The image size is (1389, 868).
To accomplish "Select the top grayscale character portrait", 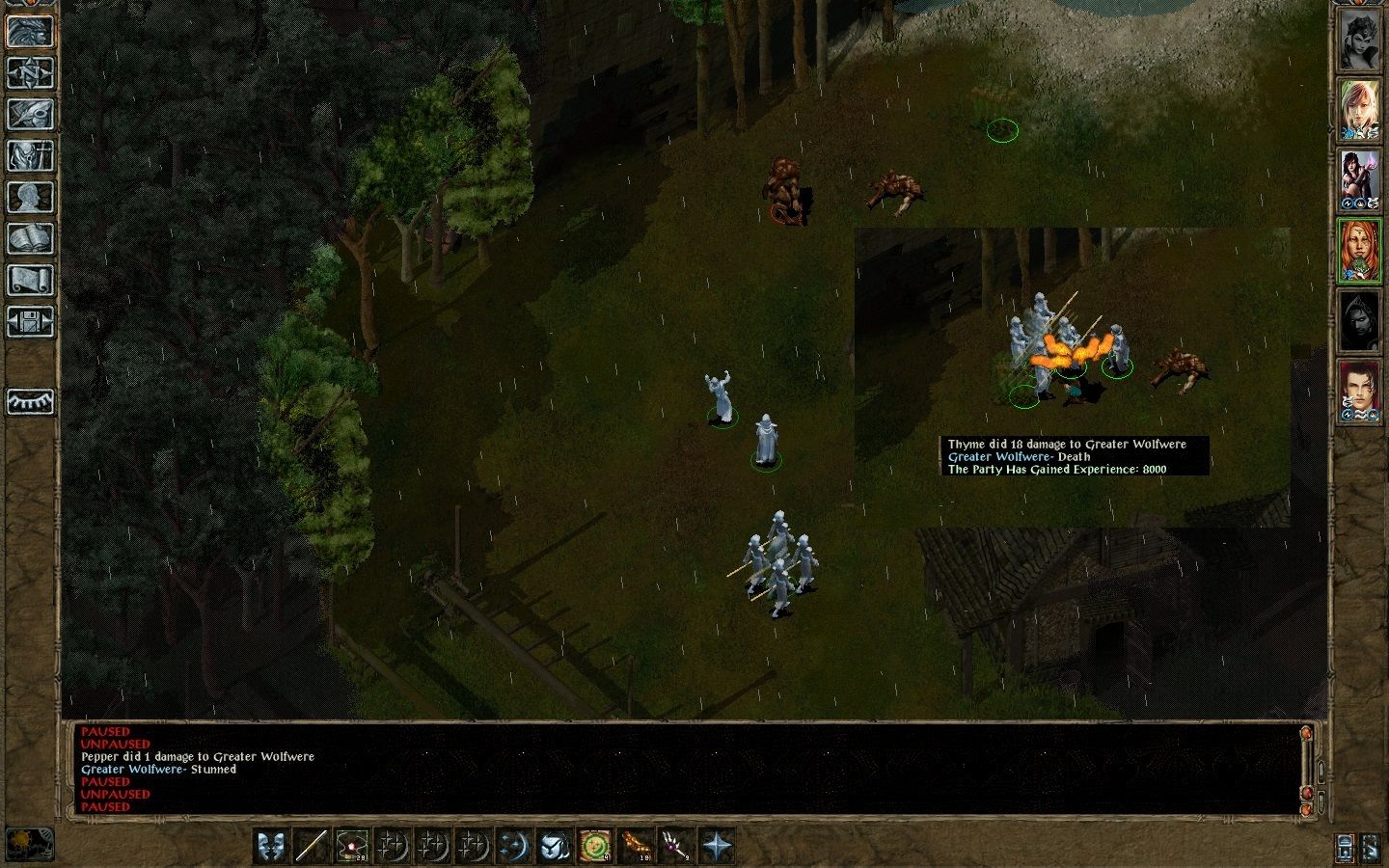I will (1359, 41).
